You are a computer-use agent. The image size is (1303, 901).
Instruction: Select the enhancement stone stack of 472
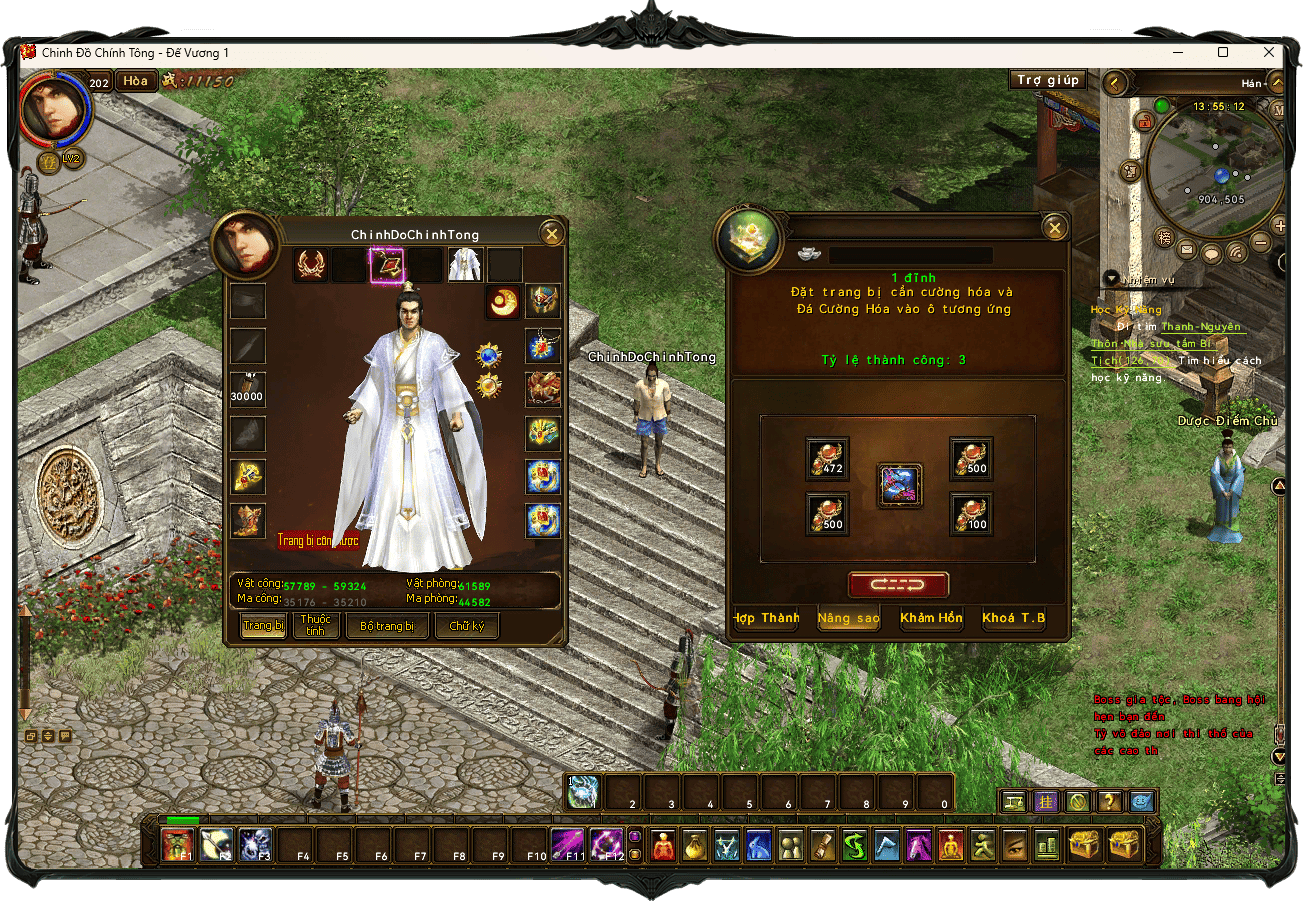828,459
